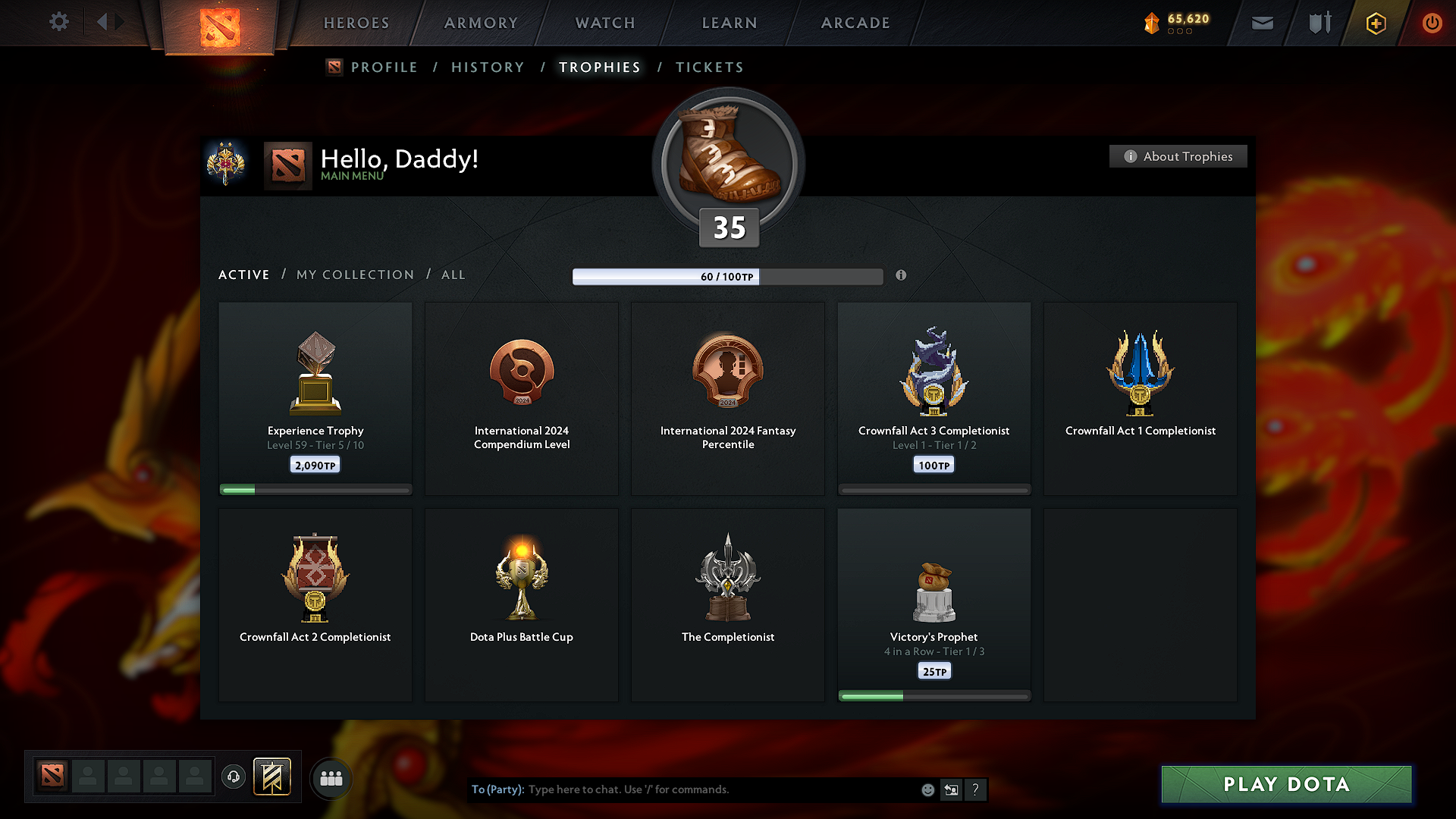Click the back navigation arrow

(x=101, y=22)
